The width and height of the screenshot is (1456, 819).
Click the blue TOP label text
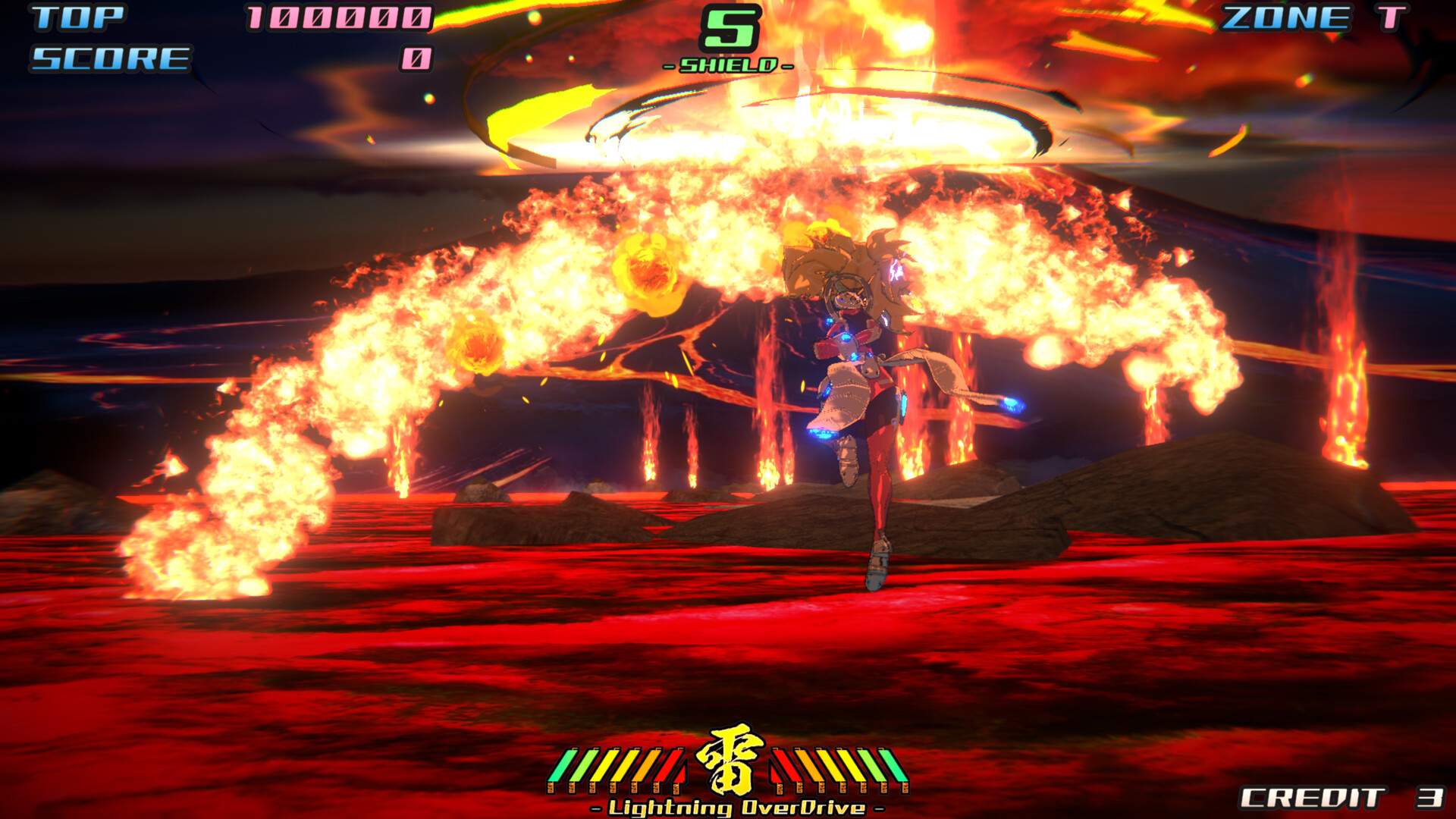[x=76, y=17]
